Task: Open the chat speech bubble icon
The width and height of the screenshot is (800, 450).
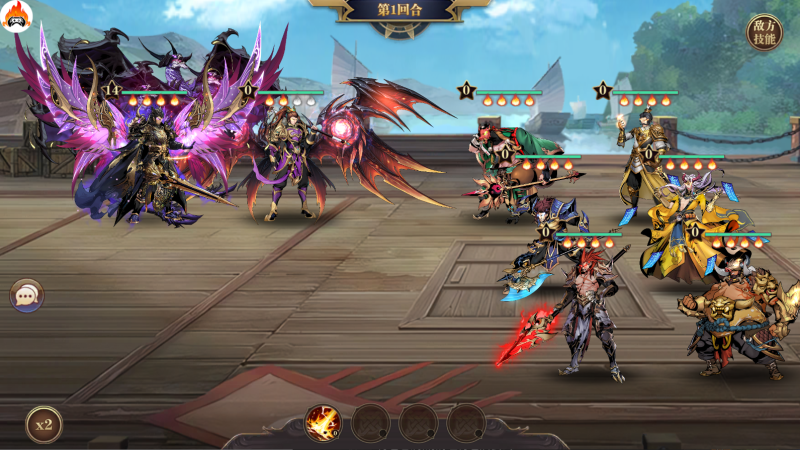Action: pos(27,295)
